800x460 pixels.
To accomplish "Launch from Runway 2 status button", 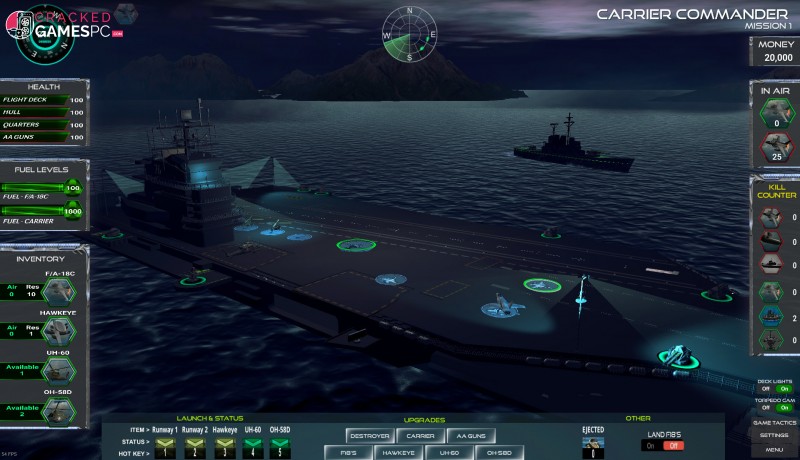I will click(x=194, y=441).
